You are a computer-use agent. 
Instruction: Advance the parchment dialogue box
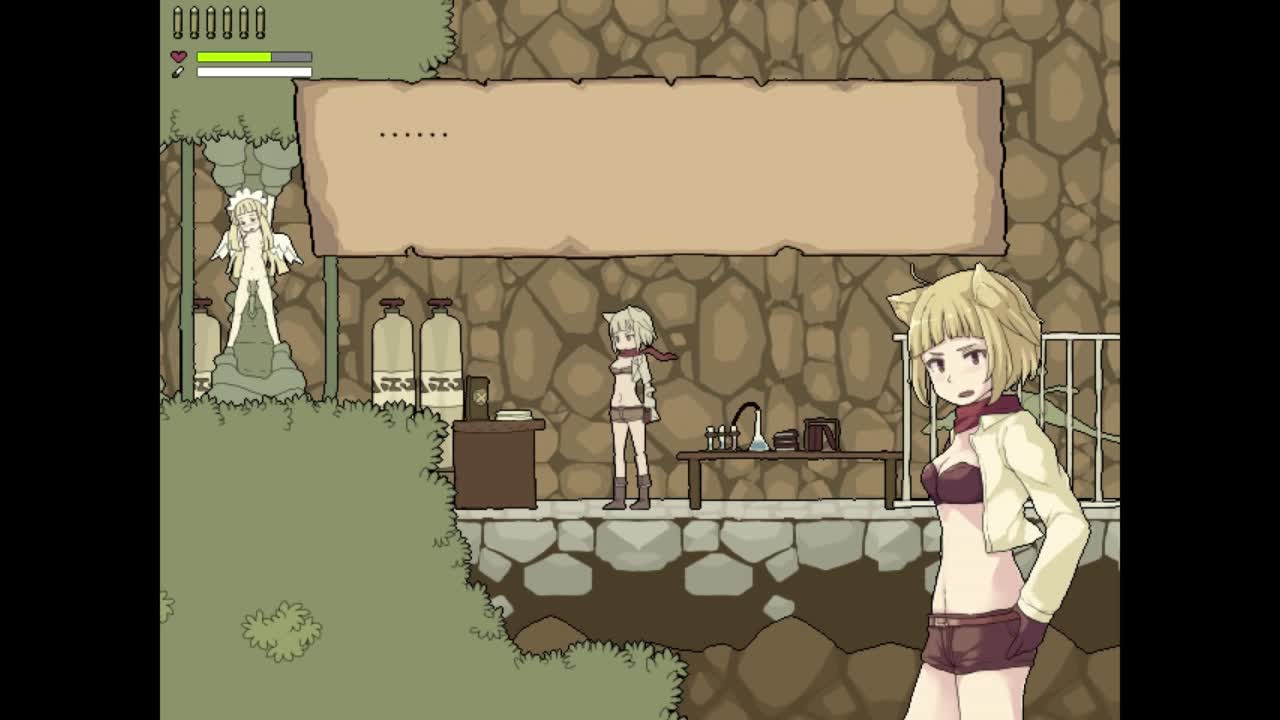(650, 168)
